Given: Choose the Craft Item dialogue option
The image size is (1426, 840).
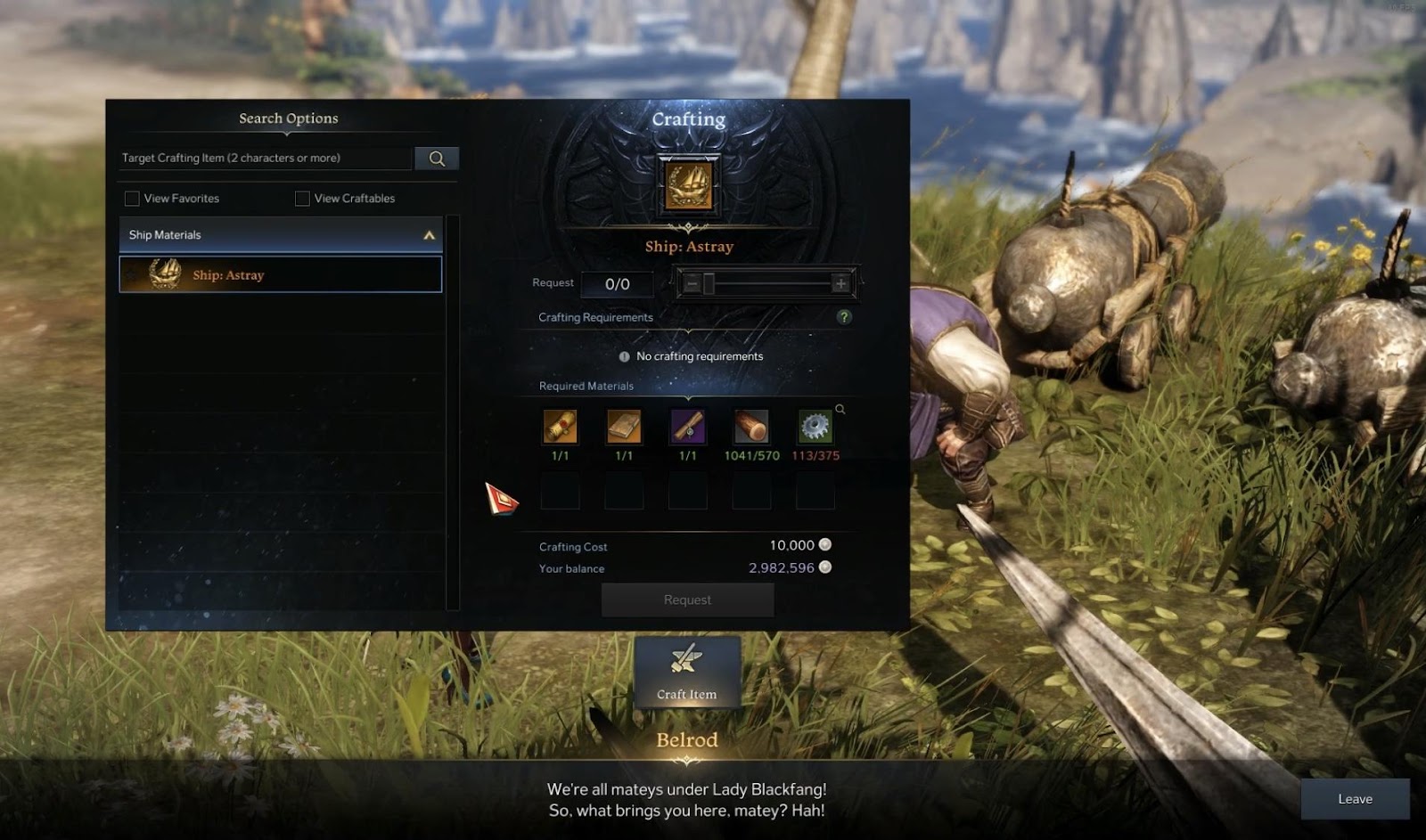Looking at the screenshot, I should point(687,673).
